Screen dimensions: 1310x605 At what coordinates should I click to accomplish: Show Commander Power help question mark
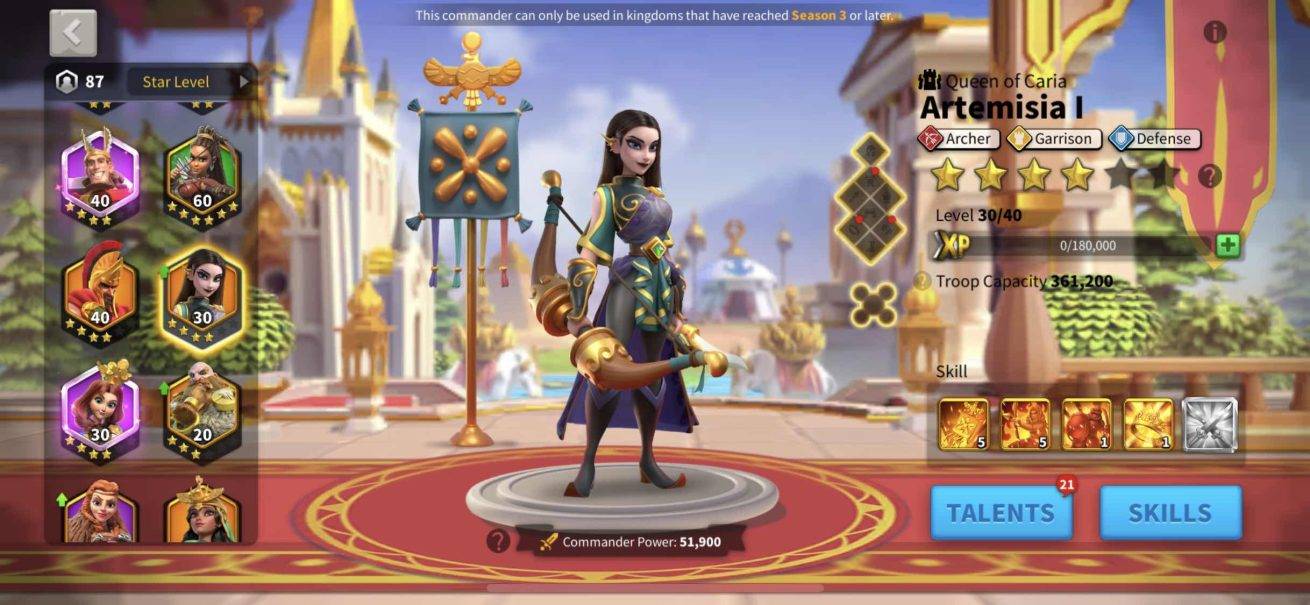click(x=497, y=542)
